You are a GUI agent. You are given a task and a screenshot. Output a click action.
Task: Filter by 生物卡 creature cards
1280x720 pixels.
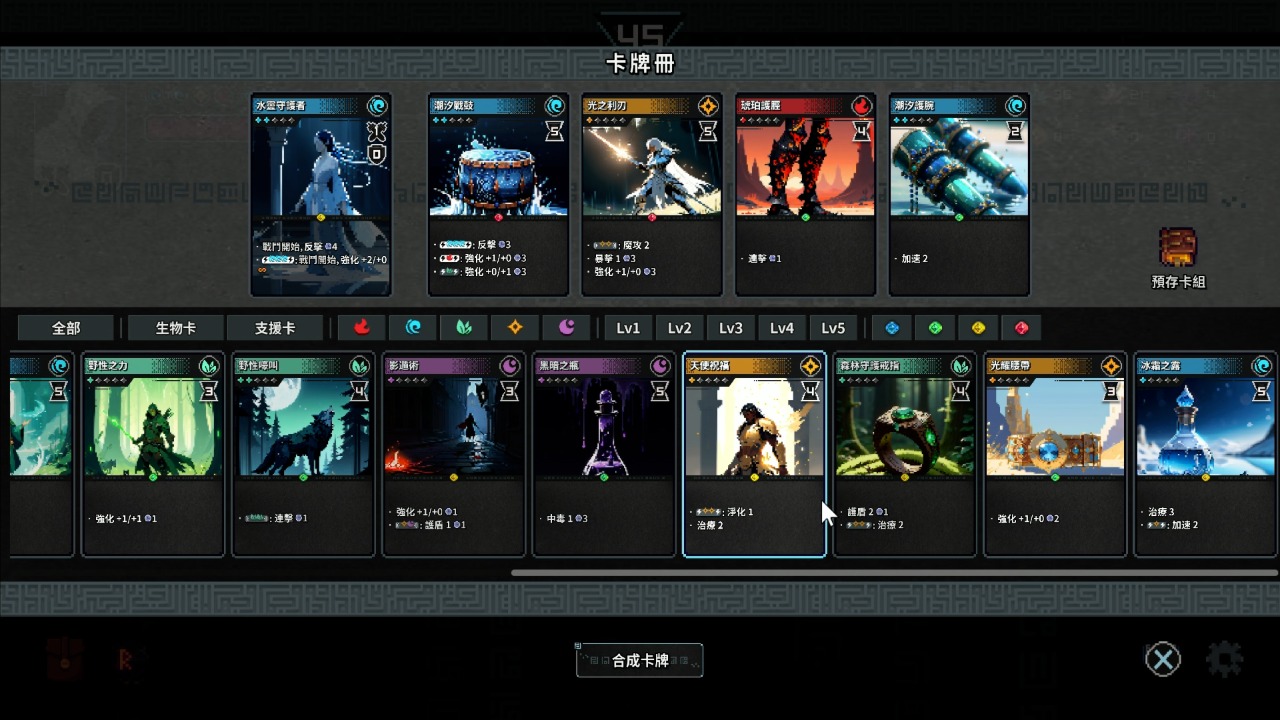pos(176,328)
